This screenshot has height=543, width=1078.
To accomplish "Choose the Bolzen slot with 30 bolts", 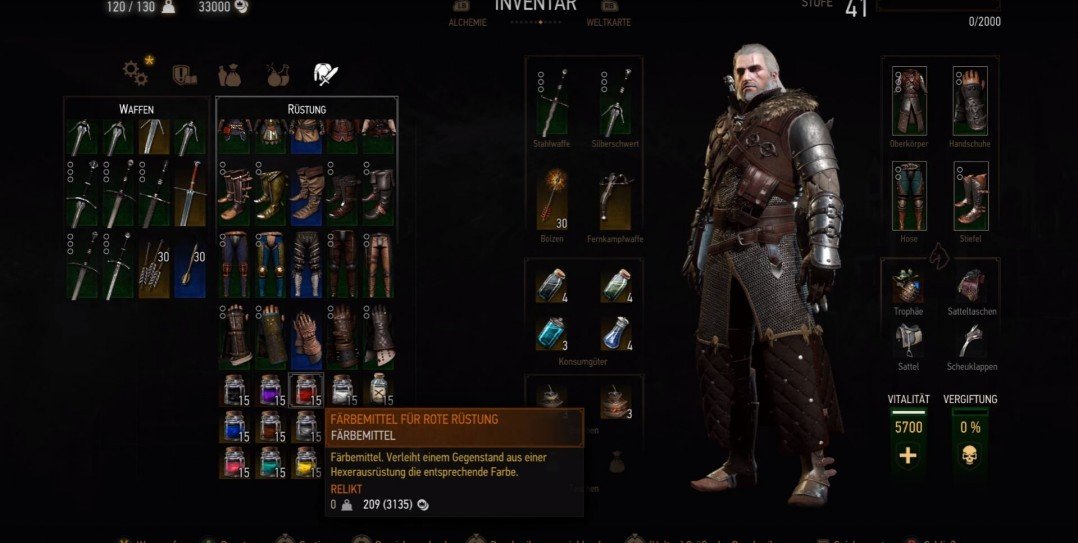I will (x=552, y=200).
